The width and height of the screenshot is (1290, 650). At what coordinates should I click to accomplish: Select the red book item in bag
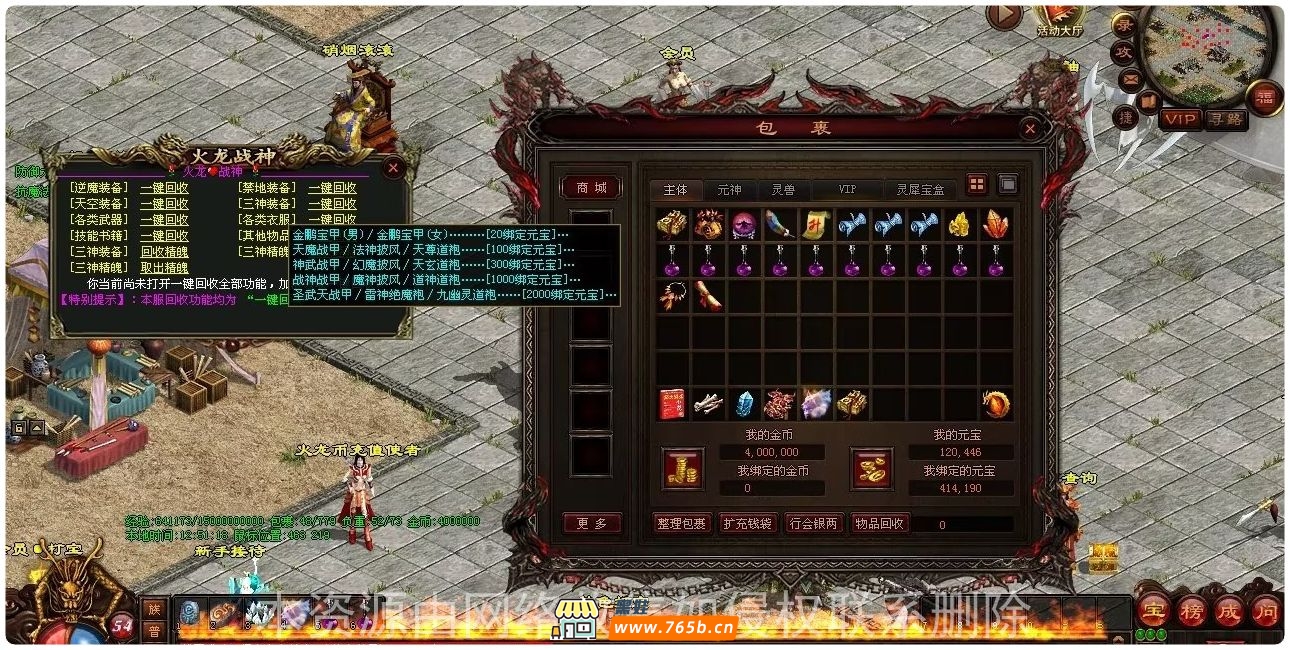672,404
